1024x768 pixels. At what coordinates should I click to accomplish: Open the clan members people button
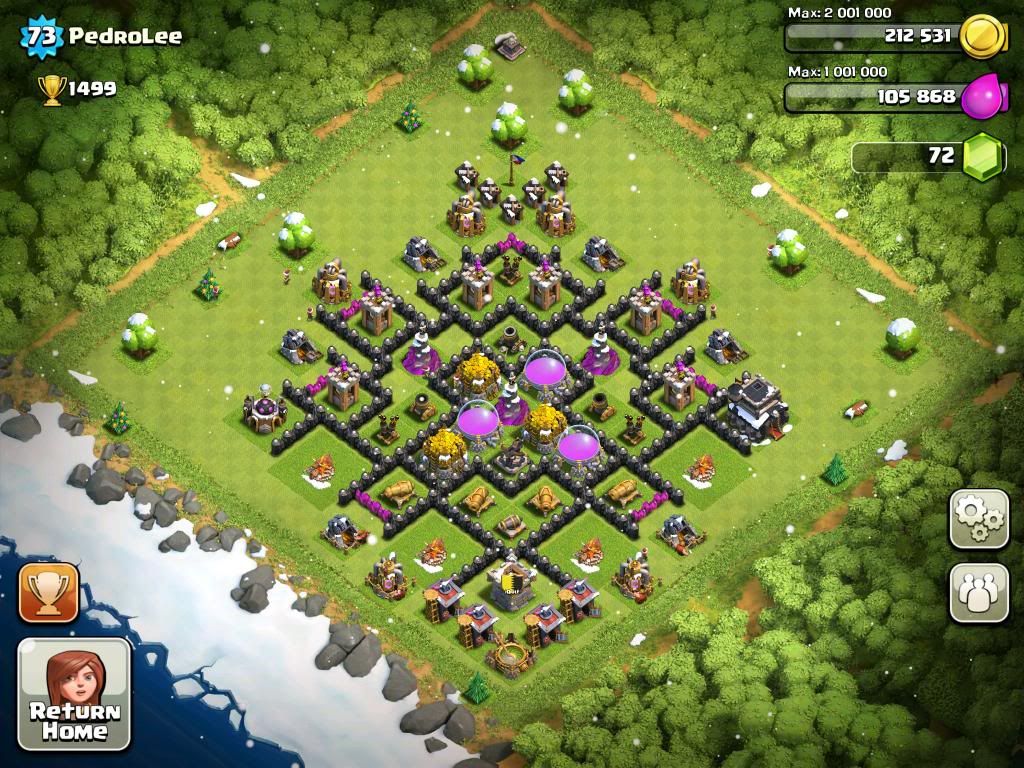coord(979,592)
